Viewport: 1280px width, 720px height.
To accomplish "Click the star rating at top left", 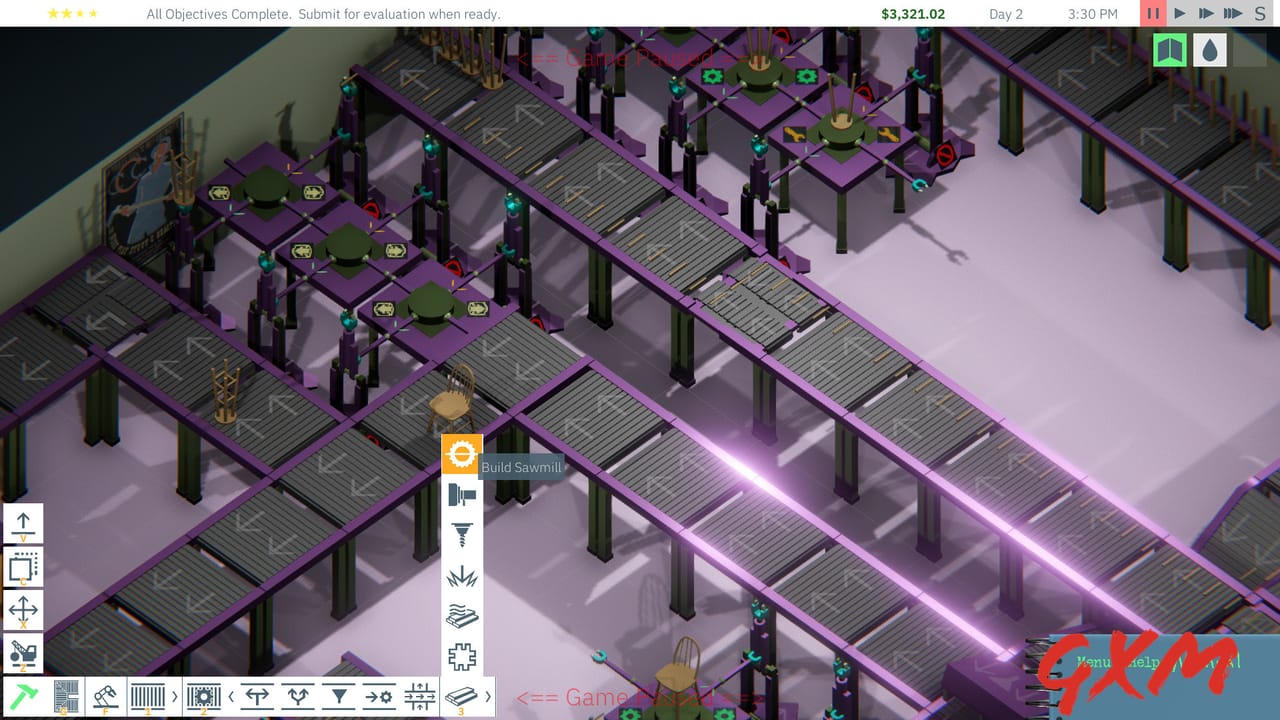I will (x=70, y=14).
